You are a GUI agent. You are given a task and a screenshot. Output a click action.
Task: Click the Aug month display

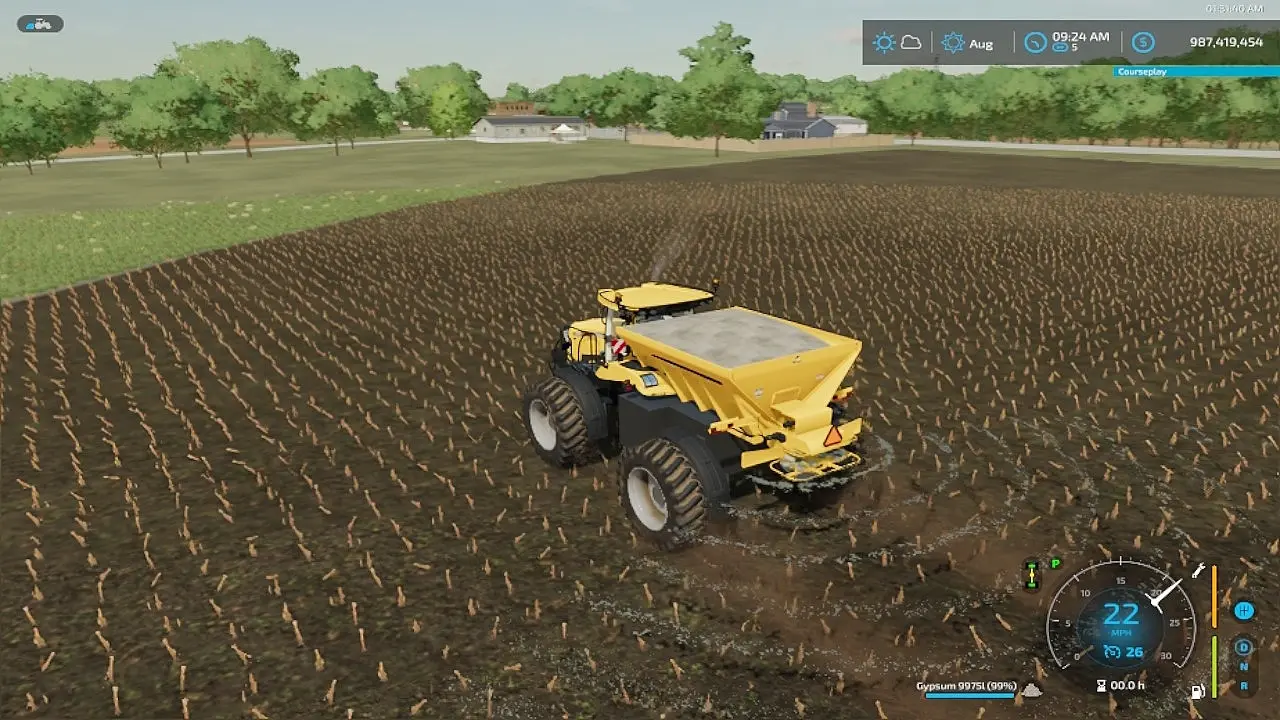click(983, 43)
